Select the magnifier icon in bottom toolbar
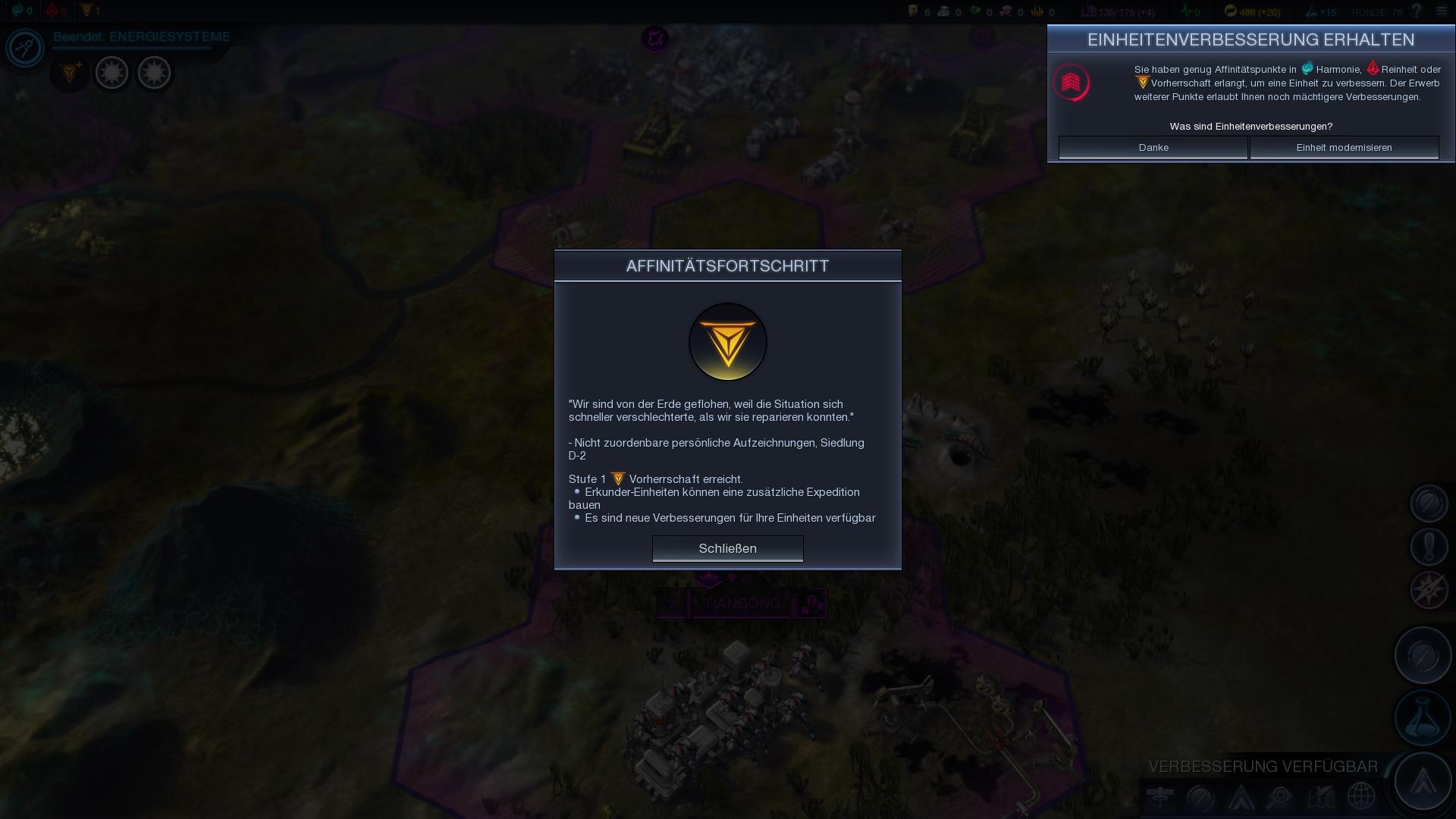The height and width of the screenshot is (819, 1456). click(x=1280, y=797)
